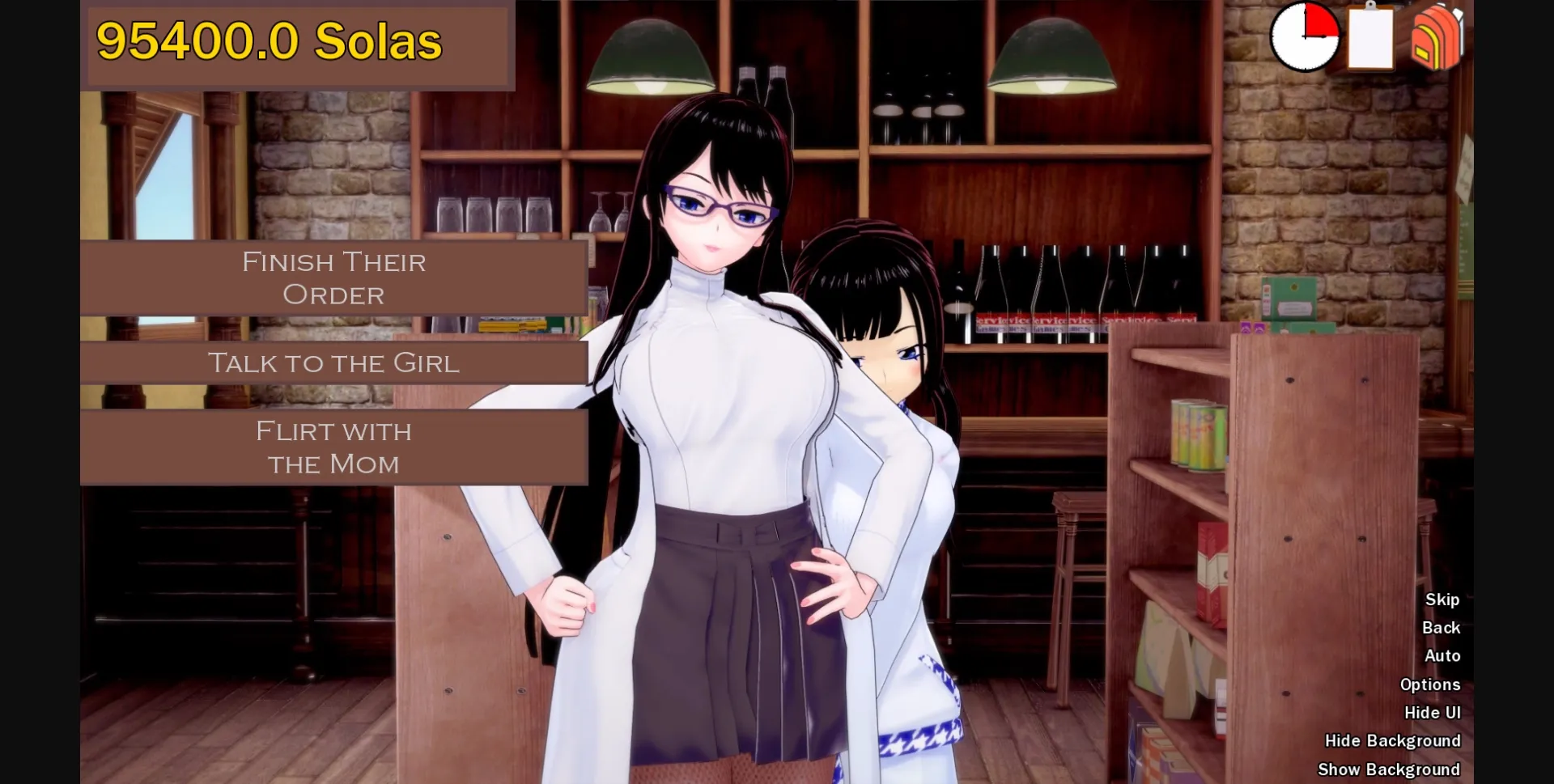The height and width of the screenshot is (784, 1554).
Task: Hide the UI overlay
Action: pos(1434,712)
